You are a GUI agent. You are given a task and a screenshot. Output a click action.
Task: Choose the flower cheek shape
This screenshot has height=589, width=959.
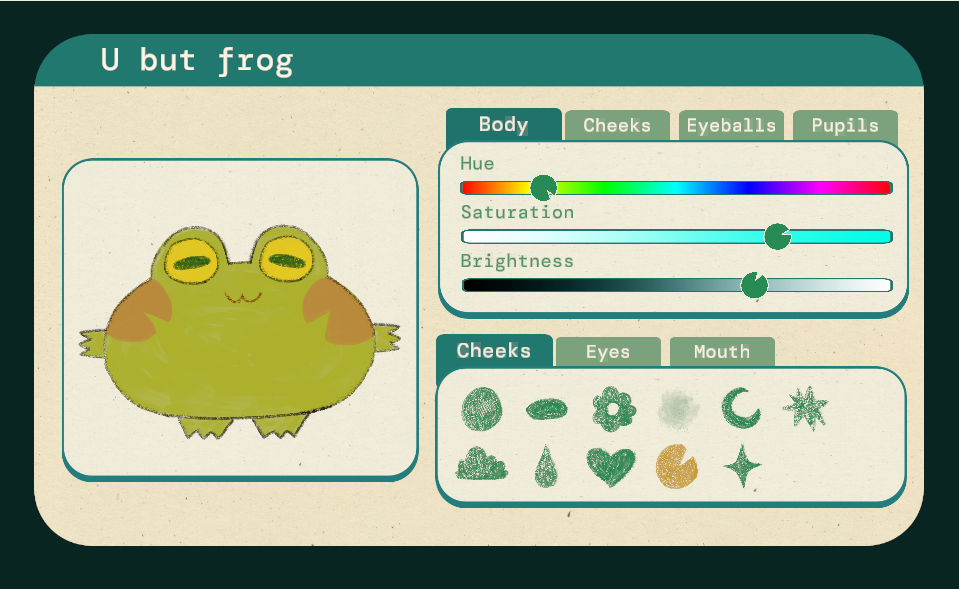(613, 408)
